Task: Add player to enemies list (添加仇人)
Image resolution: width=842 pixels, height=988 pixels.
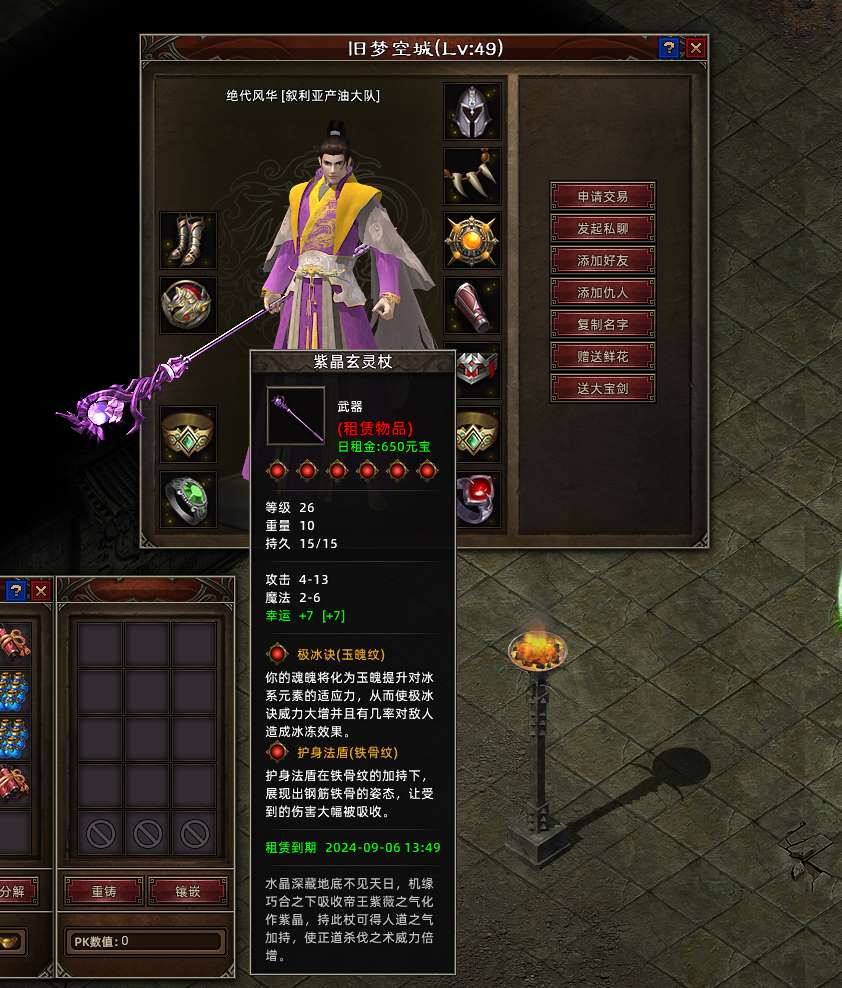Action: pyautogui.click(x=603, y=292)
